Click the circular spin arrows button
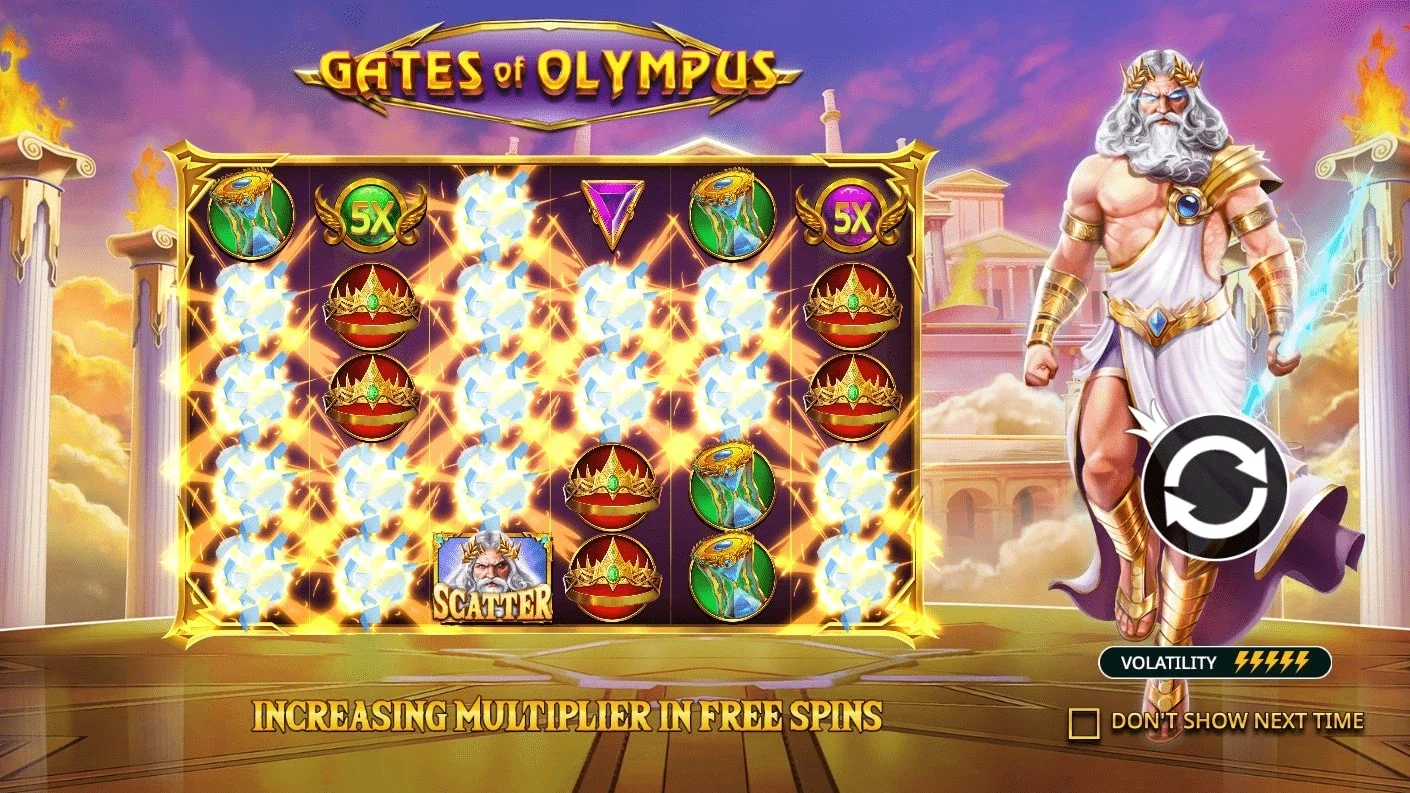Viewport: 1410px width, 793px height. pos(1214,487)
